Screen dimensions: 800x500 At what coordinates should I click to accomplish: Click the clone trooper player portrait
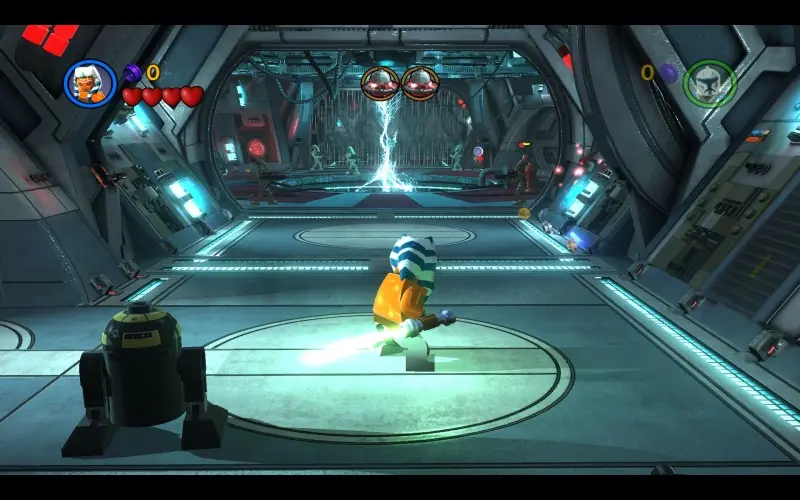710,83
